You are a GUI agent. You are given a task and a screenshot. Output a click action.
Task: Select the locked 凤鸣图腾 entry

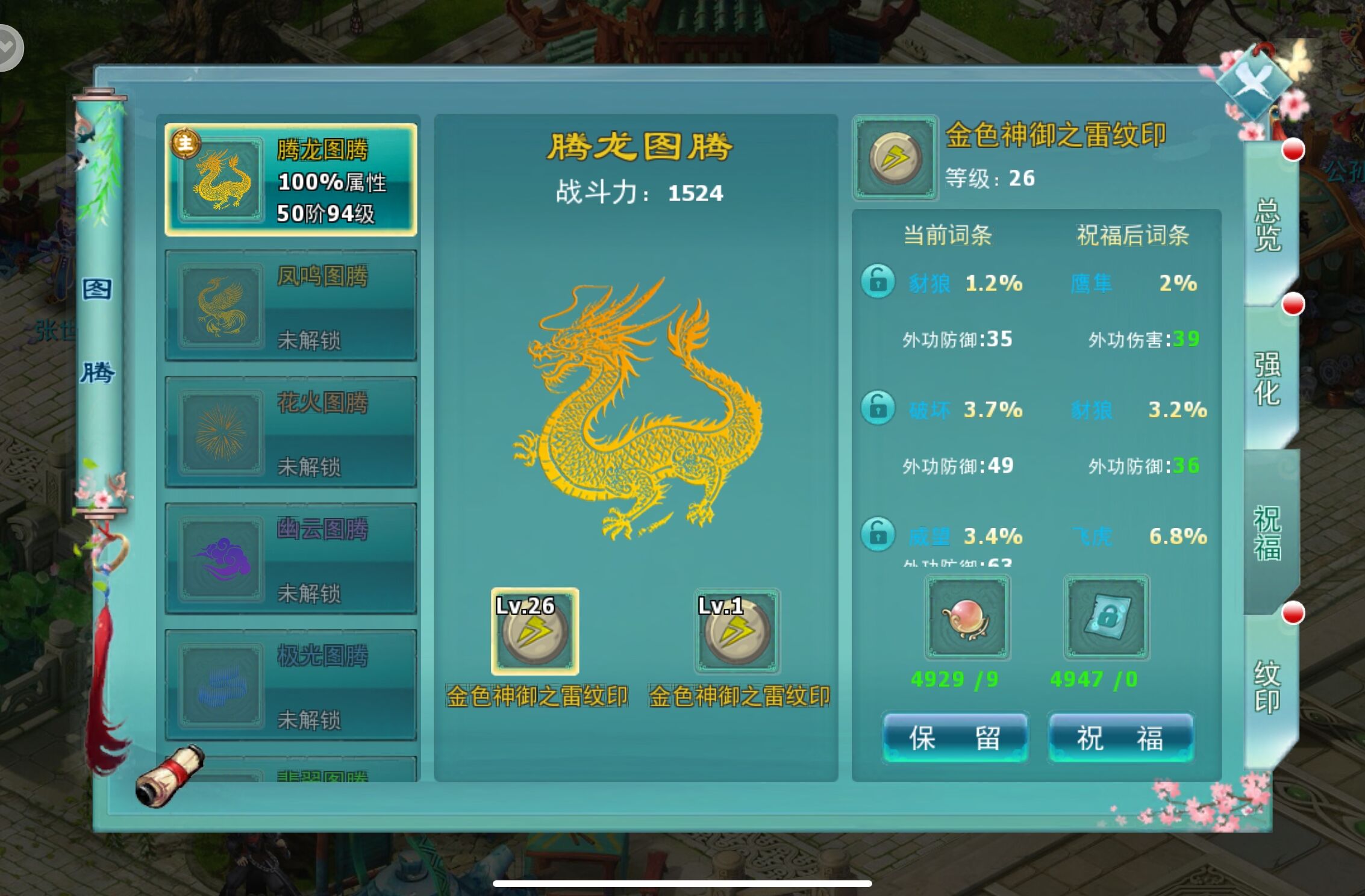[x=291, y=306]
